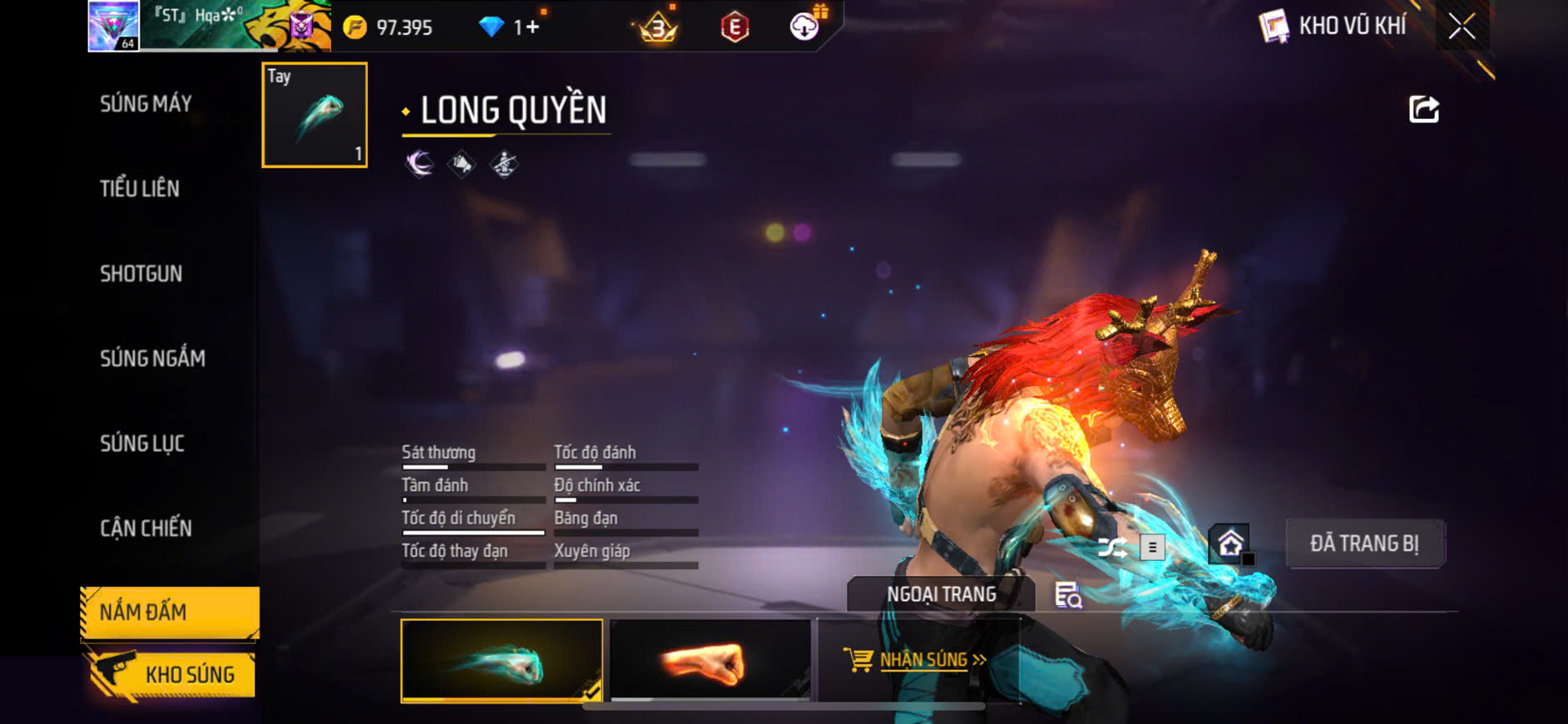Open the skin search list icon
Image resolution: width=1568 pixels, height=724 pixels.
pyautogui.click(x=1068, y=595)
